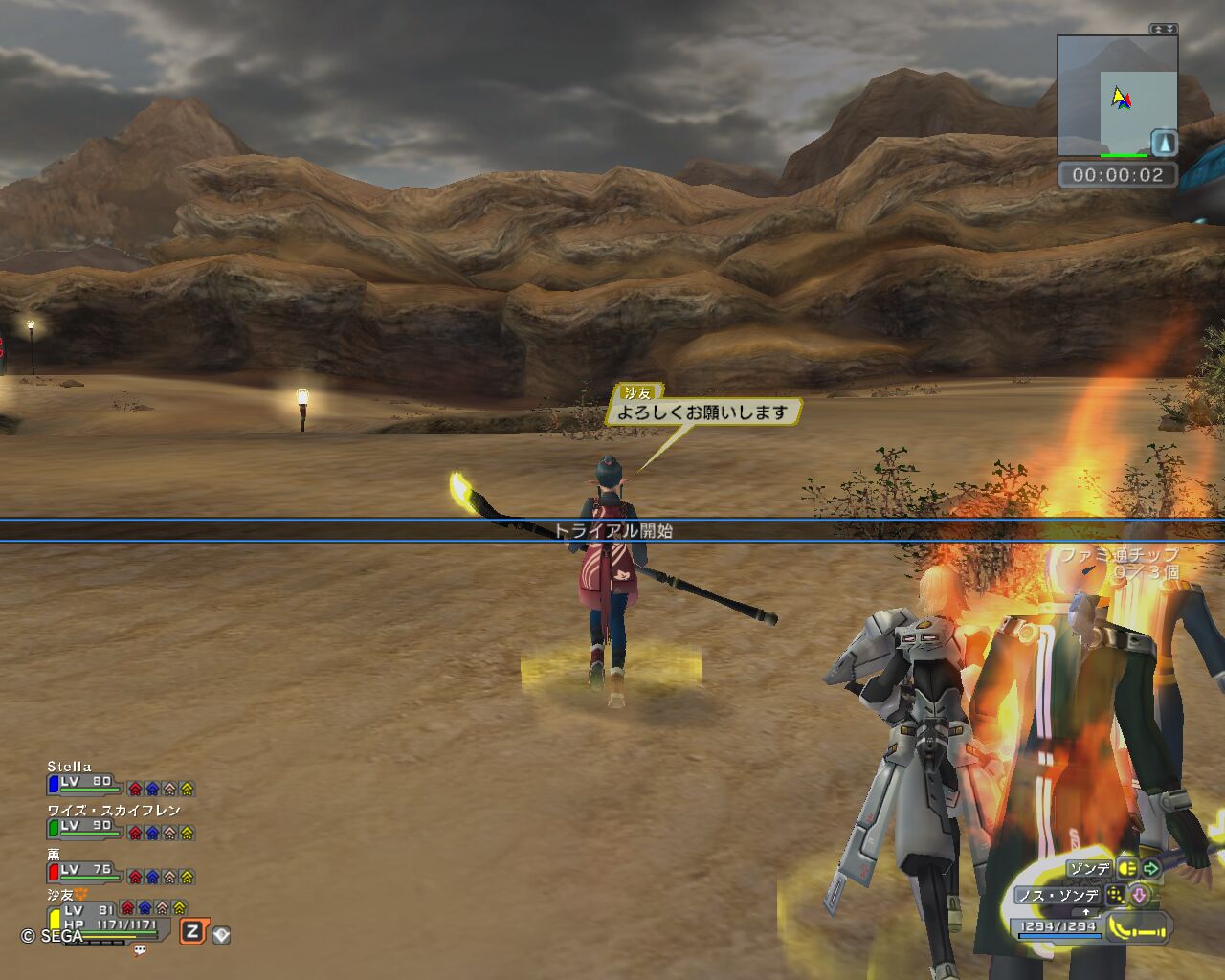
Task: Open the minimap in the corner
Action: tap(1117, 97)
